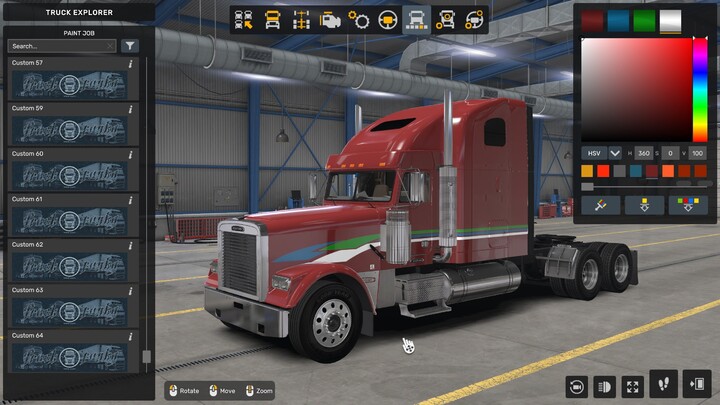720x405 pixels.
Task: Enter walk mode with footprints button
Action: [x=662, y=385]
